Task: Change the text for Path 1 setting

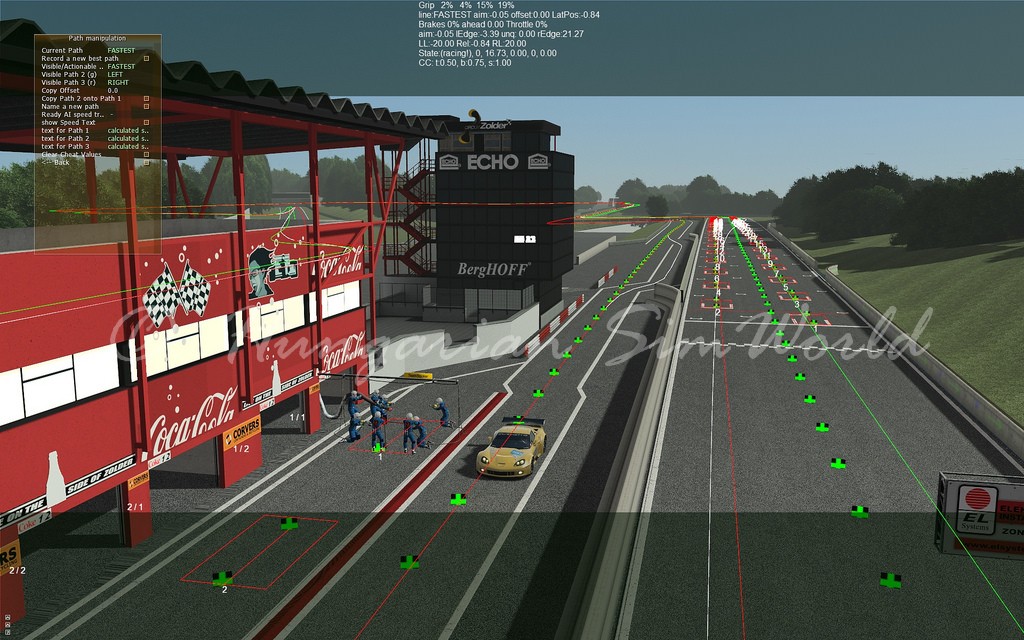Action: click(127, 130)
